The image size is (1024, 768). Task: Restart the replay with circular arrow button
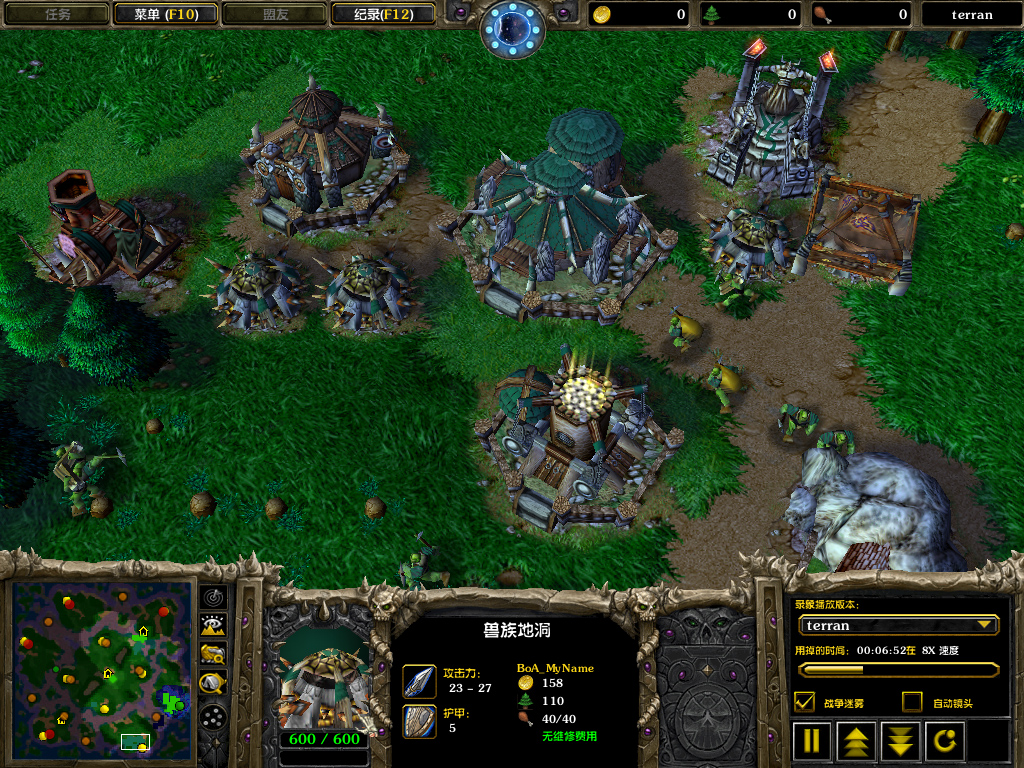click(946, 741)
